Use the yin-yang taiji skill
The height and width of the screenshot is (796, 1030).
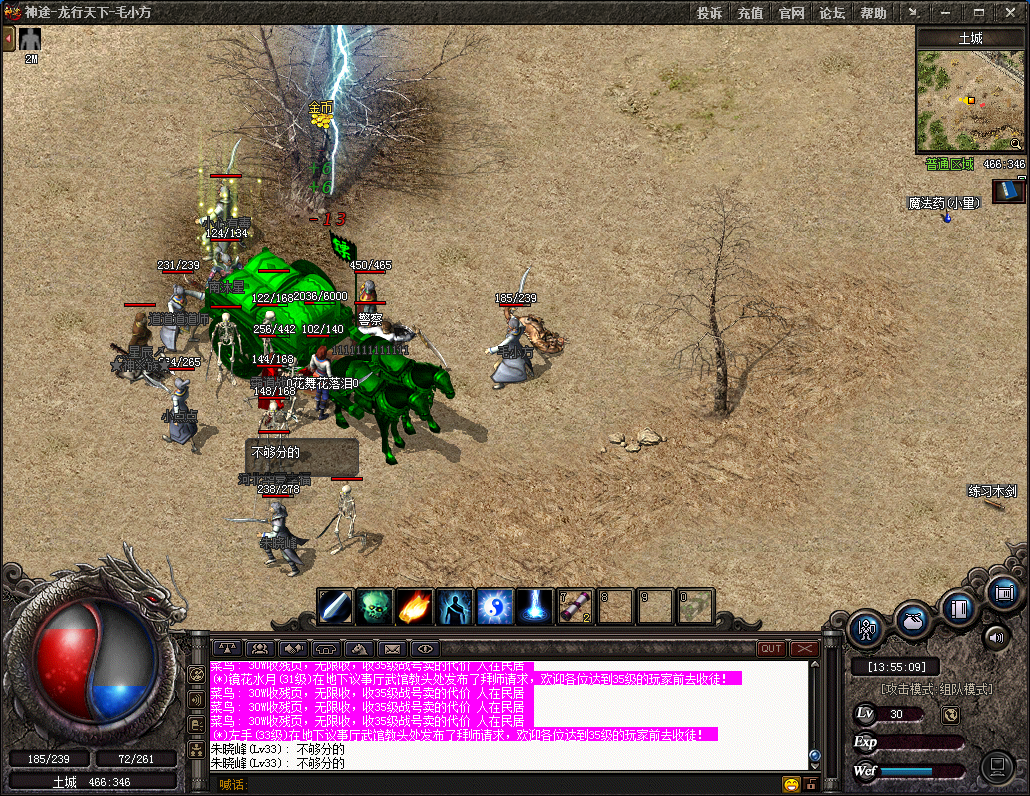[494, 606]
